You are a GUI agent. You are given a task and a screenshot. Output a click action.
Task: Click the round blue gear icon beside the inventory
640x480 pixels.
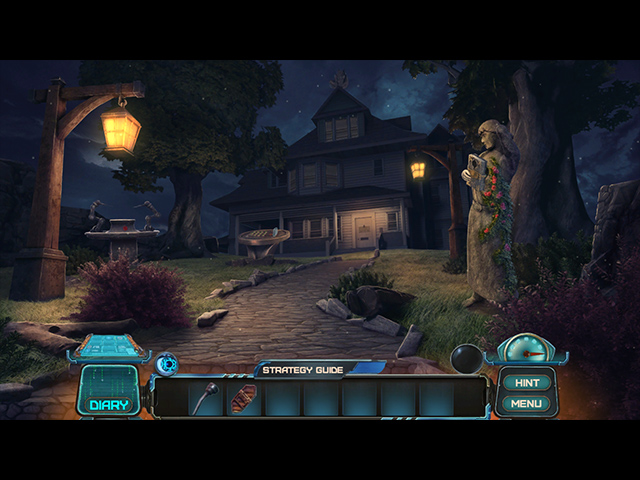(166, 364)
